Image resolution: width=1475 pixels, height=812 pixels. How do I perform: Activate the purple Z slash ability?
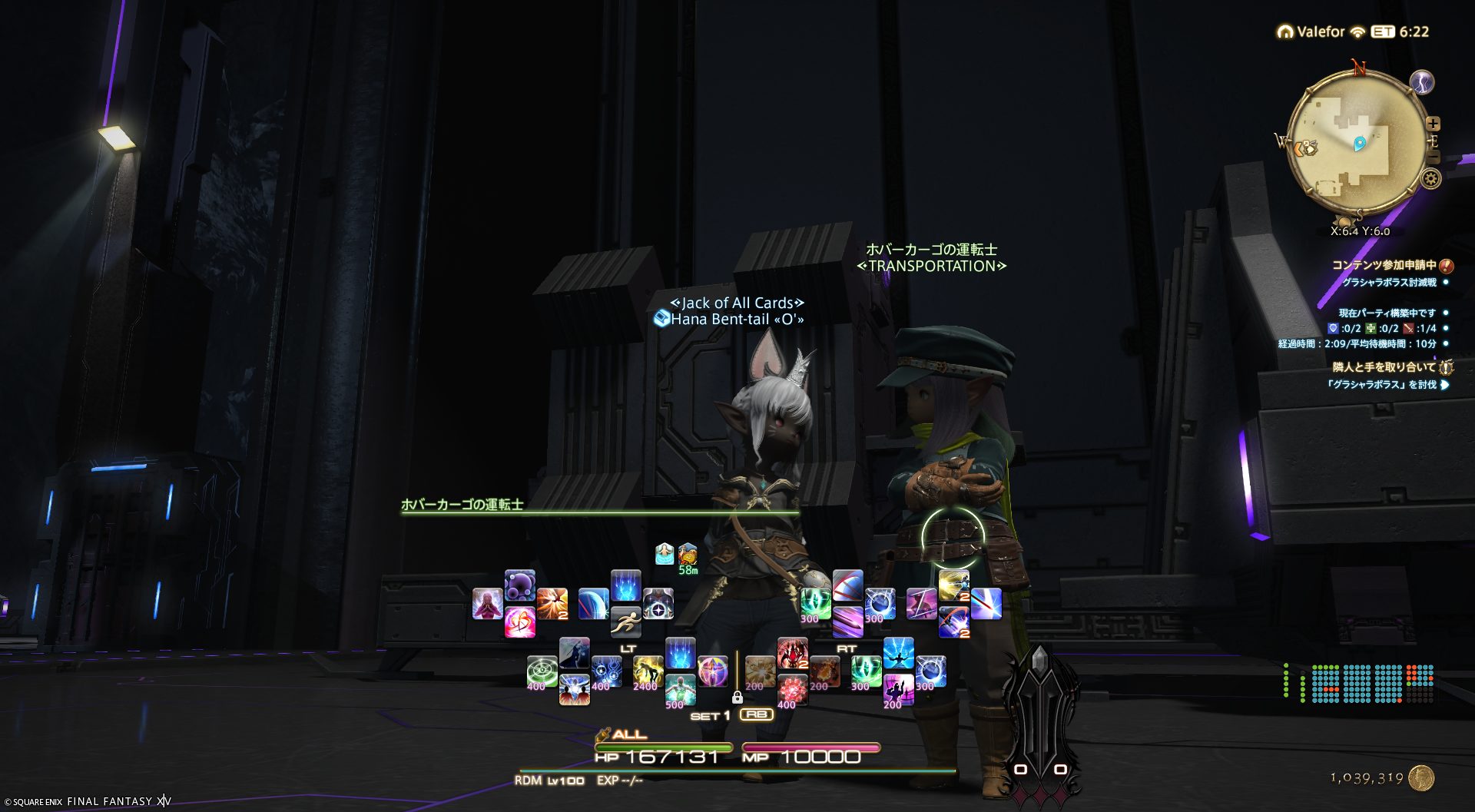point(921,604)
